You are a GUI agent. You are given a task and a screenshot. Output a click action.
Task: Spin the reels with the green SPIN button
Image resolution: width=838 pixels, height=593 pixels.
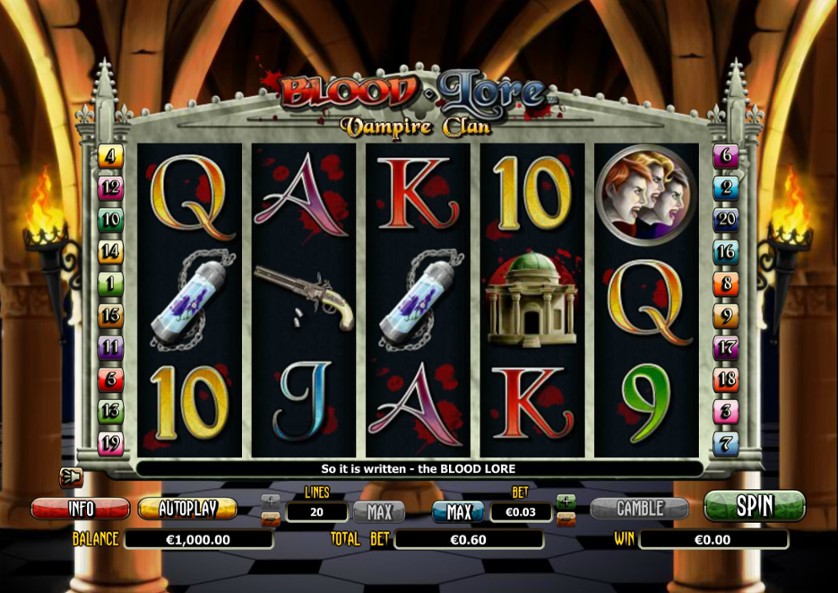754,506
